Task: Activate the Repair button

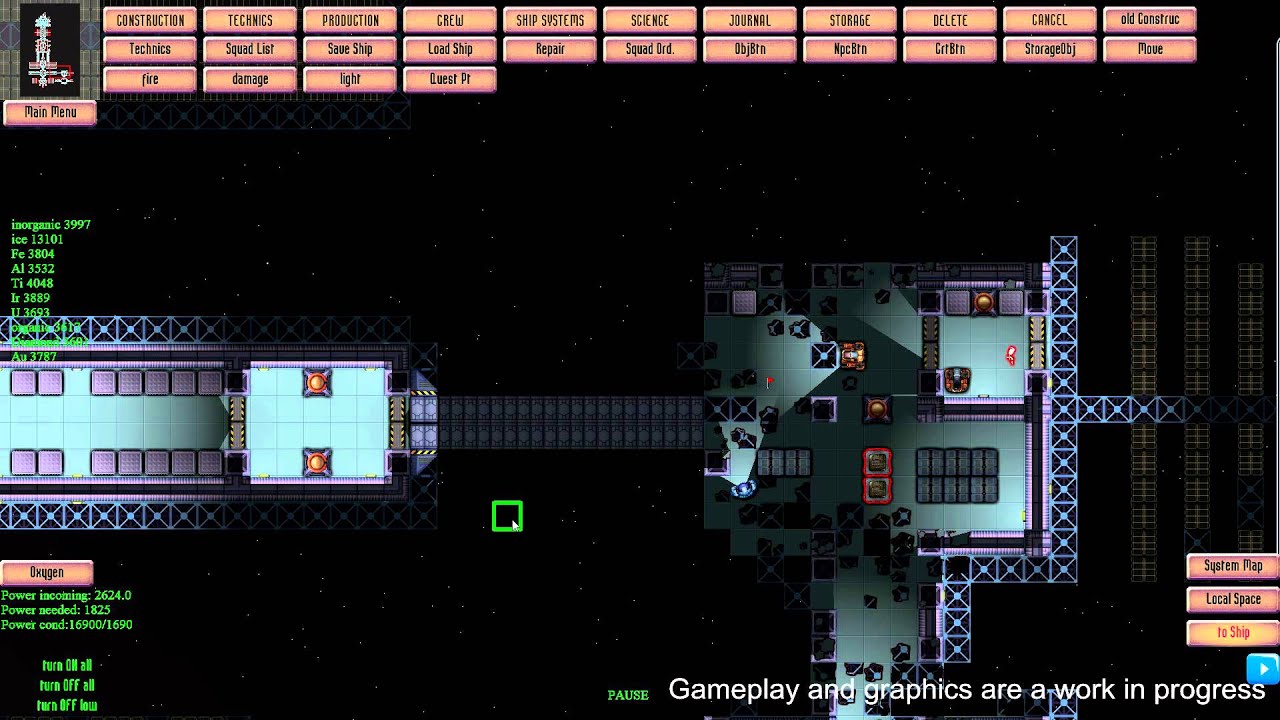Action: point(550,49)
